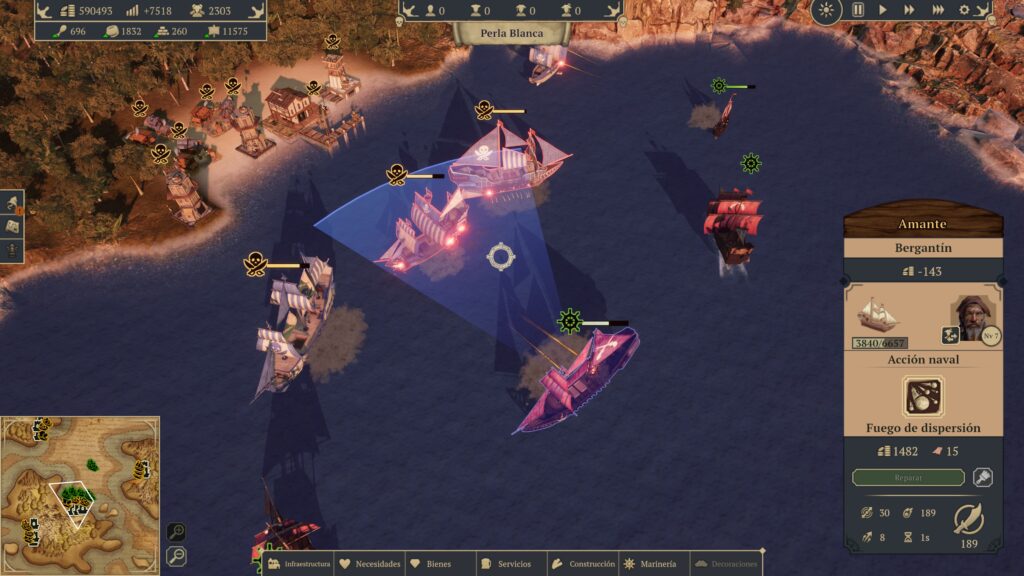Image resolution: width=1024 pixels, height=576 pixels.
Task: Zoom out with the magnifier minus button
Action: [x=175, y=555]
